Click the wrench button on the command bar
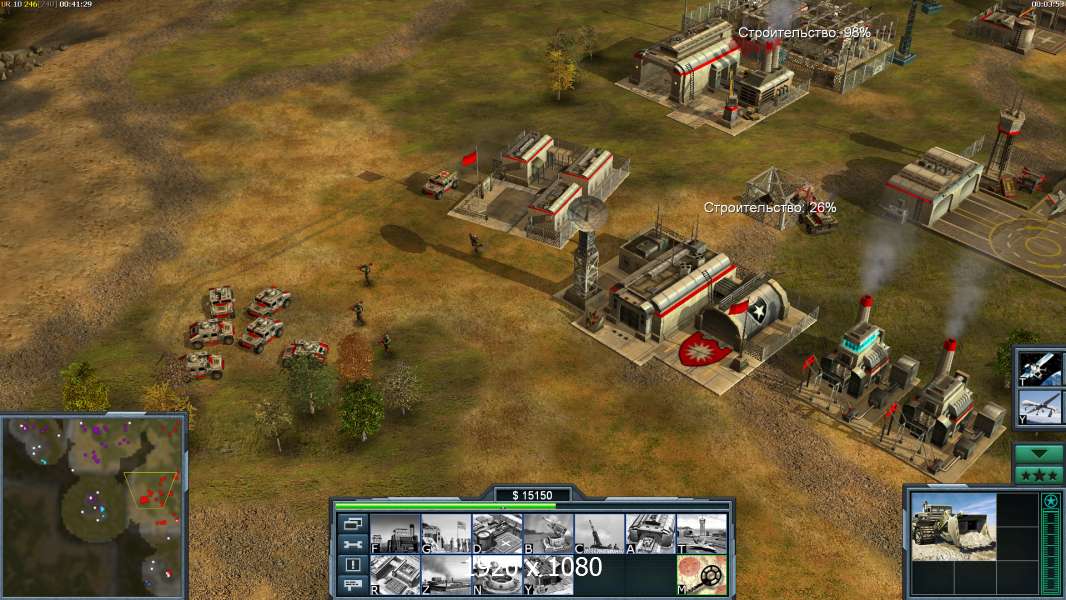The image size is (1066, 600). (x=352, y=544)
